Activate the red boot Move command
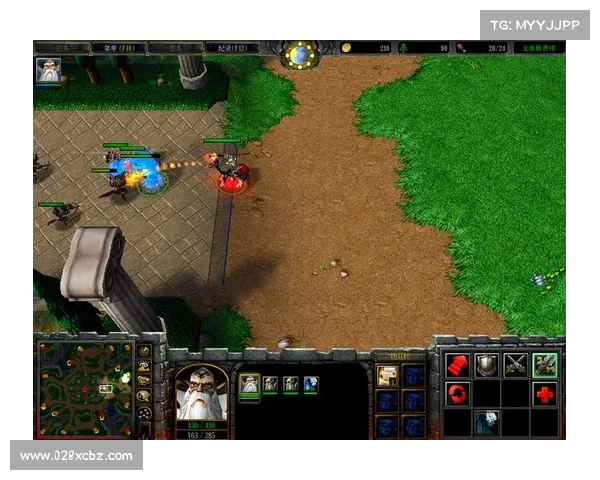 coord(457,365)
